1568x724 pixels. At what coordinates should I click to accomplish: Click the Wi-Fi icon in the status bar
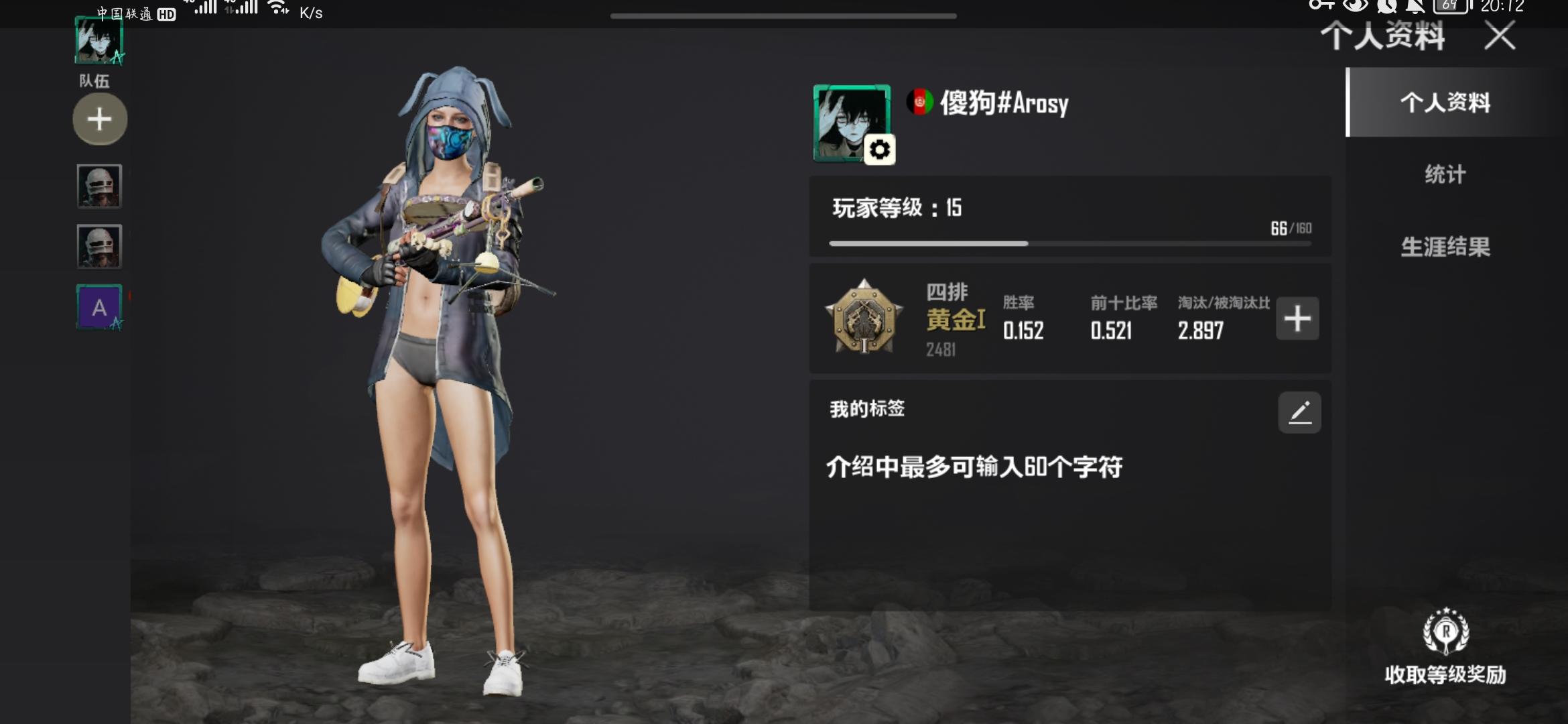pyautogui.click(x=277, y=9)
